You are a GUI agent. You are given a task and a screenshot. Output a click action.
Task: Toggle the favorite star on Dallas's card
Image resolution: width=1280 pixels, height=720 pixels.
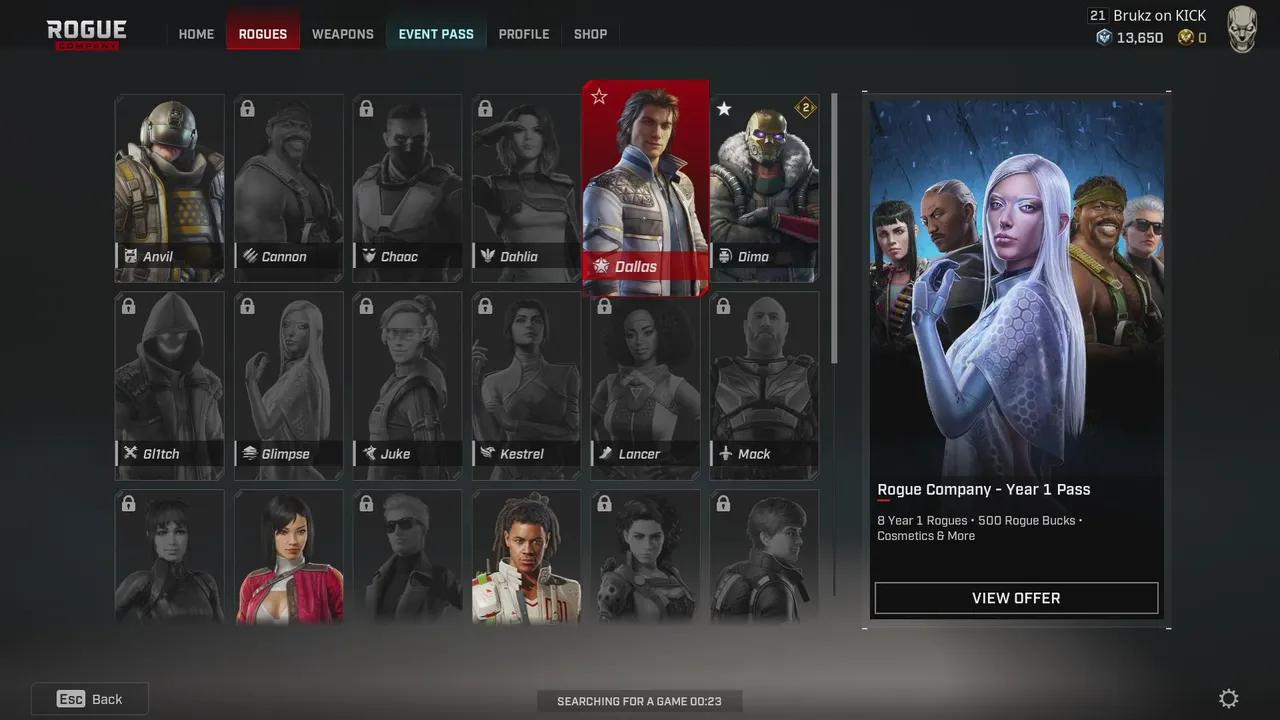tap(599, 97)
